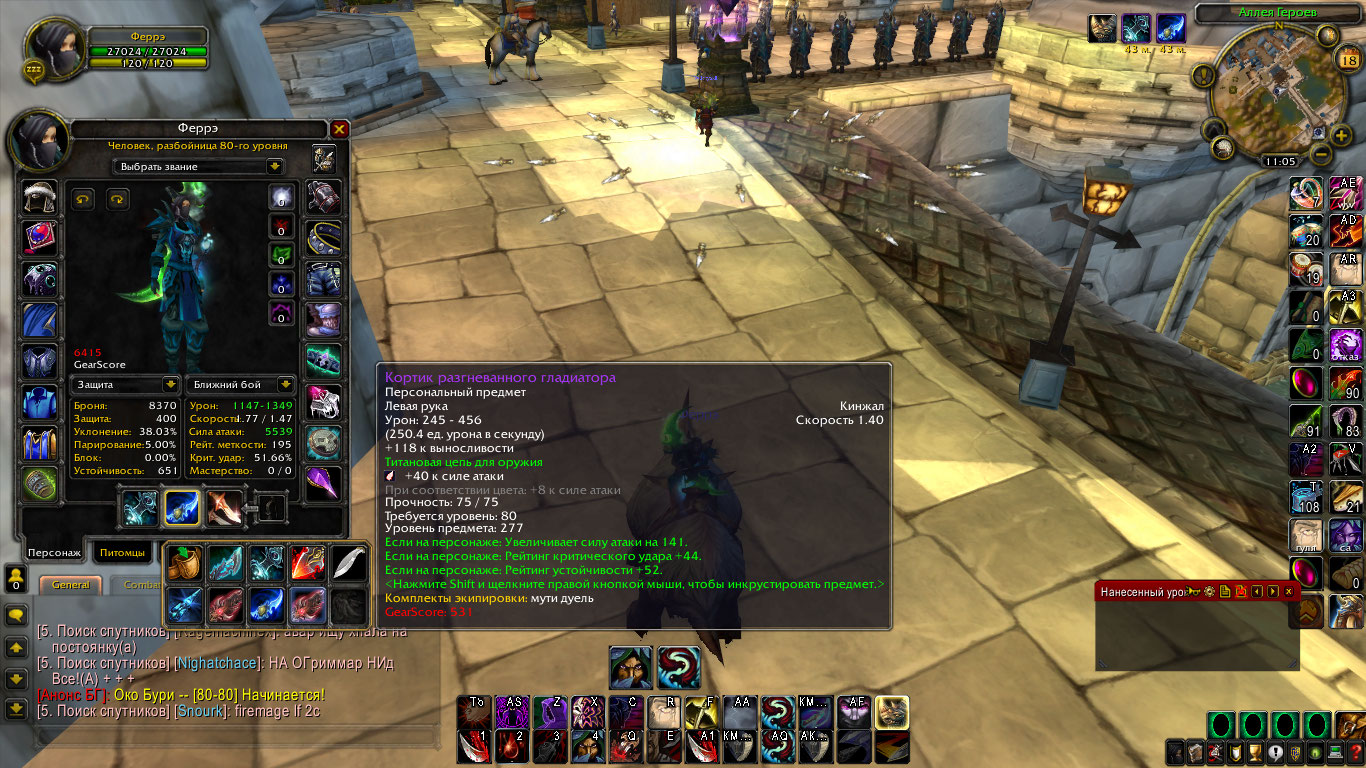
Task: Click the purple dagger trinket slot
Action: 323,483
